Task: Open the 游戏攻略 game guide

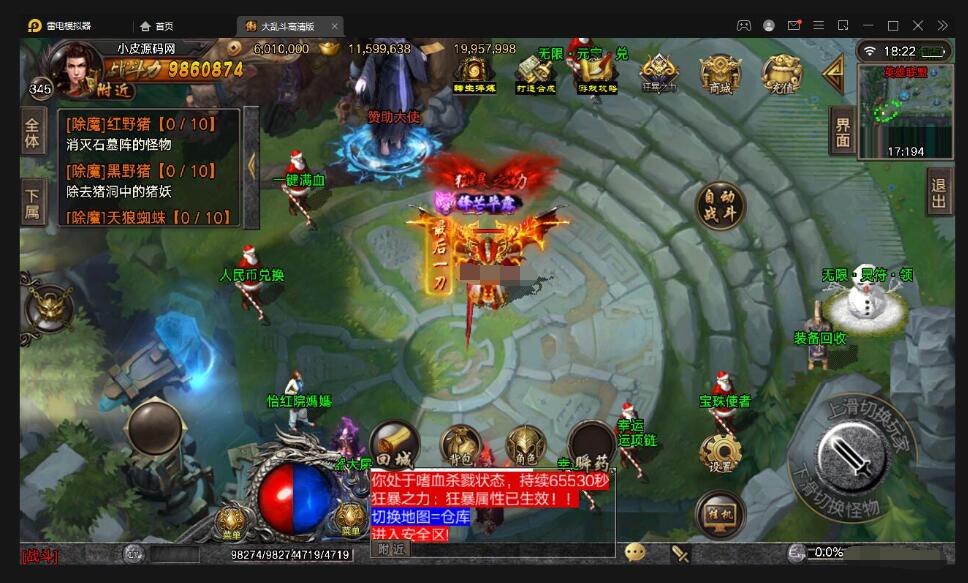Action: coord(597,73)
